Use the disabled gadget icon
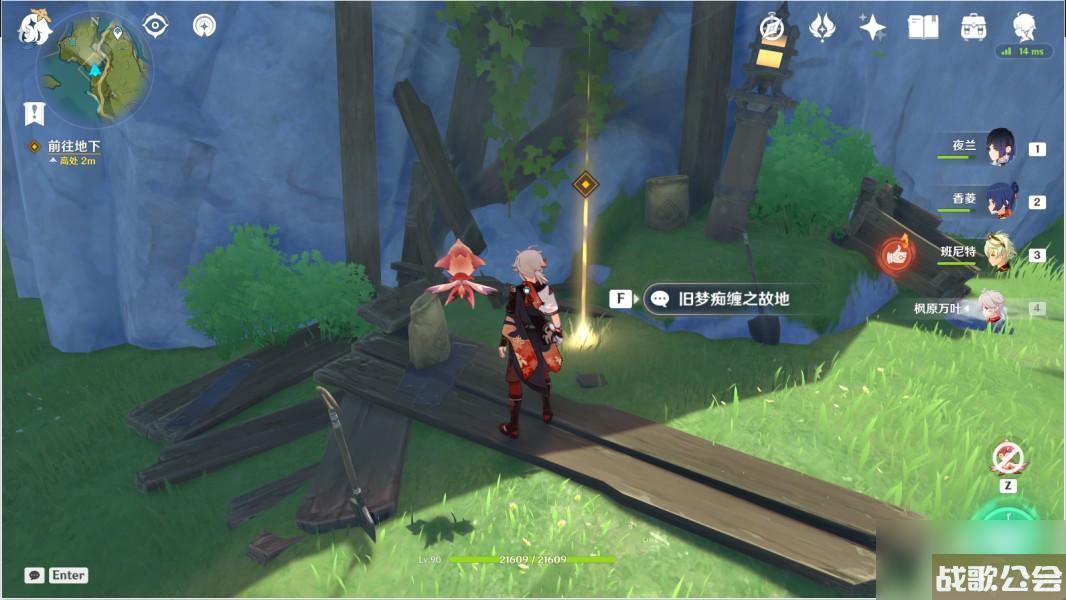This screenshot has width=1066, height=600. pyautogui.click(x=1008, y=458)
